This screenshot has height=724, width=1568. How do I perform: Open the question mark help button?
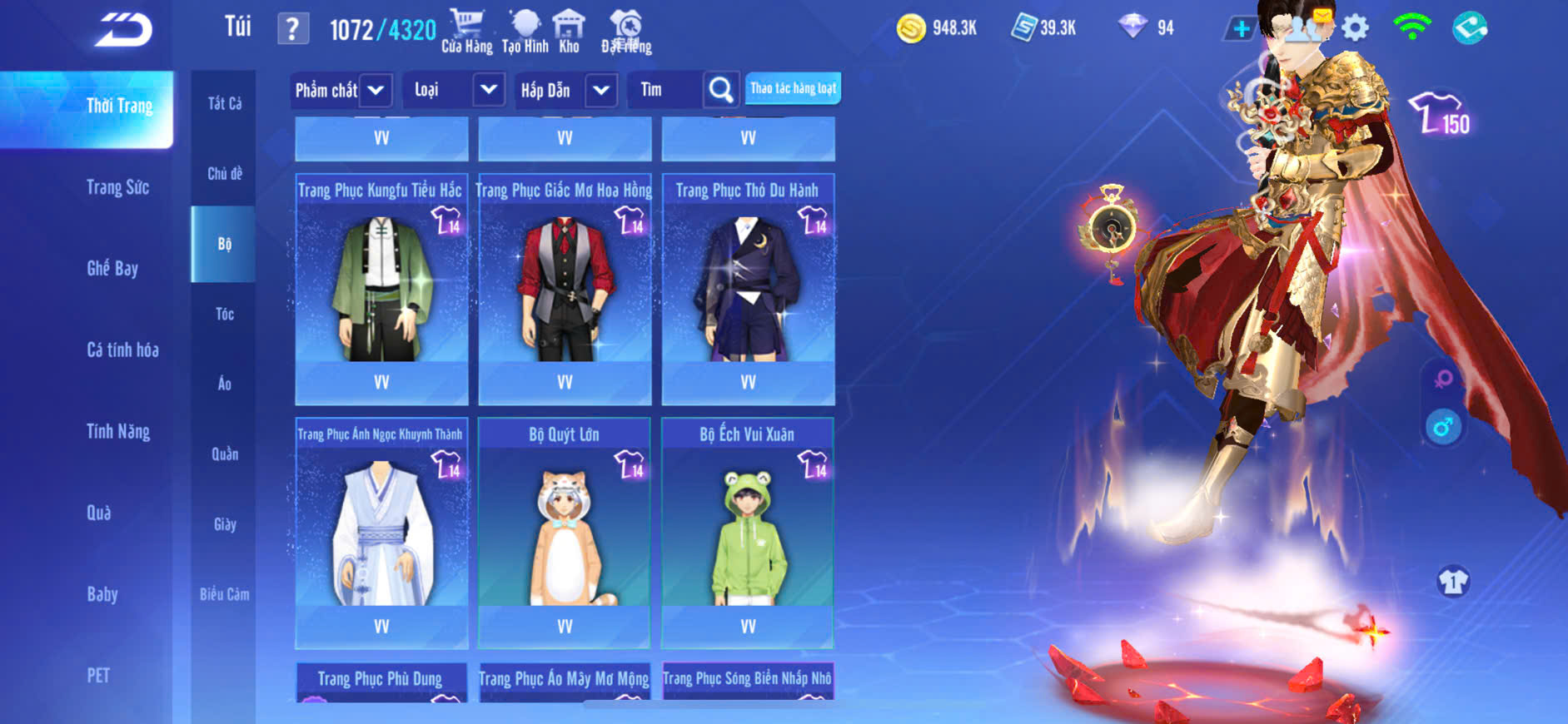point(292,29)
